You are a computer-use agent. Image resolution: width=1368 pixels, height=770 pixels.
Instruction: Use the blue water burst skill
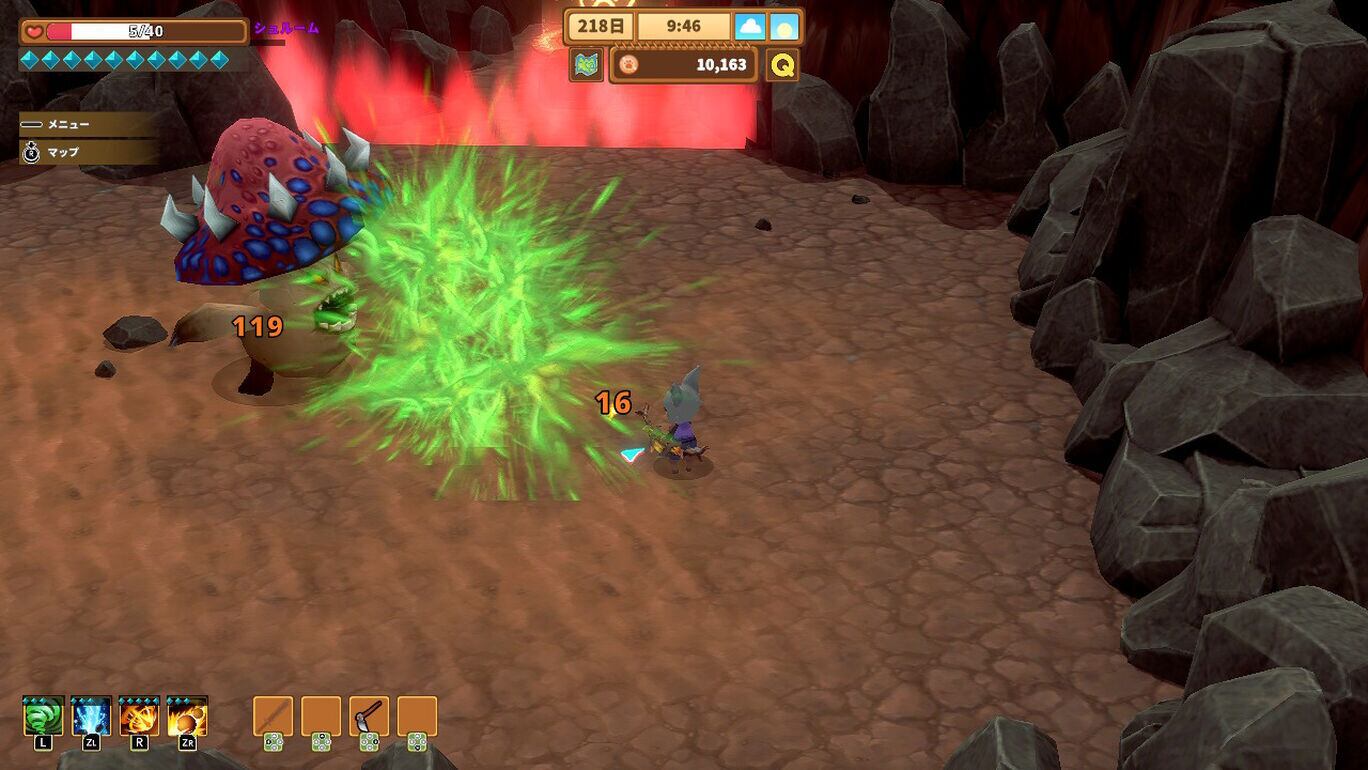point(91,717)
